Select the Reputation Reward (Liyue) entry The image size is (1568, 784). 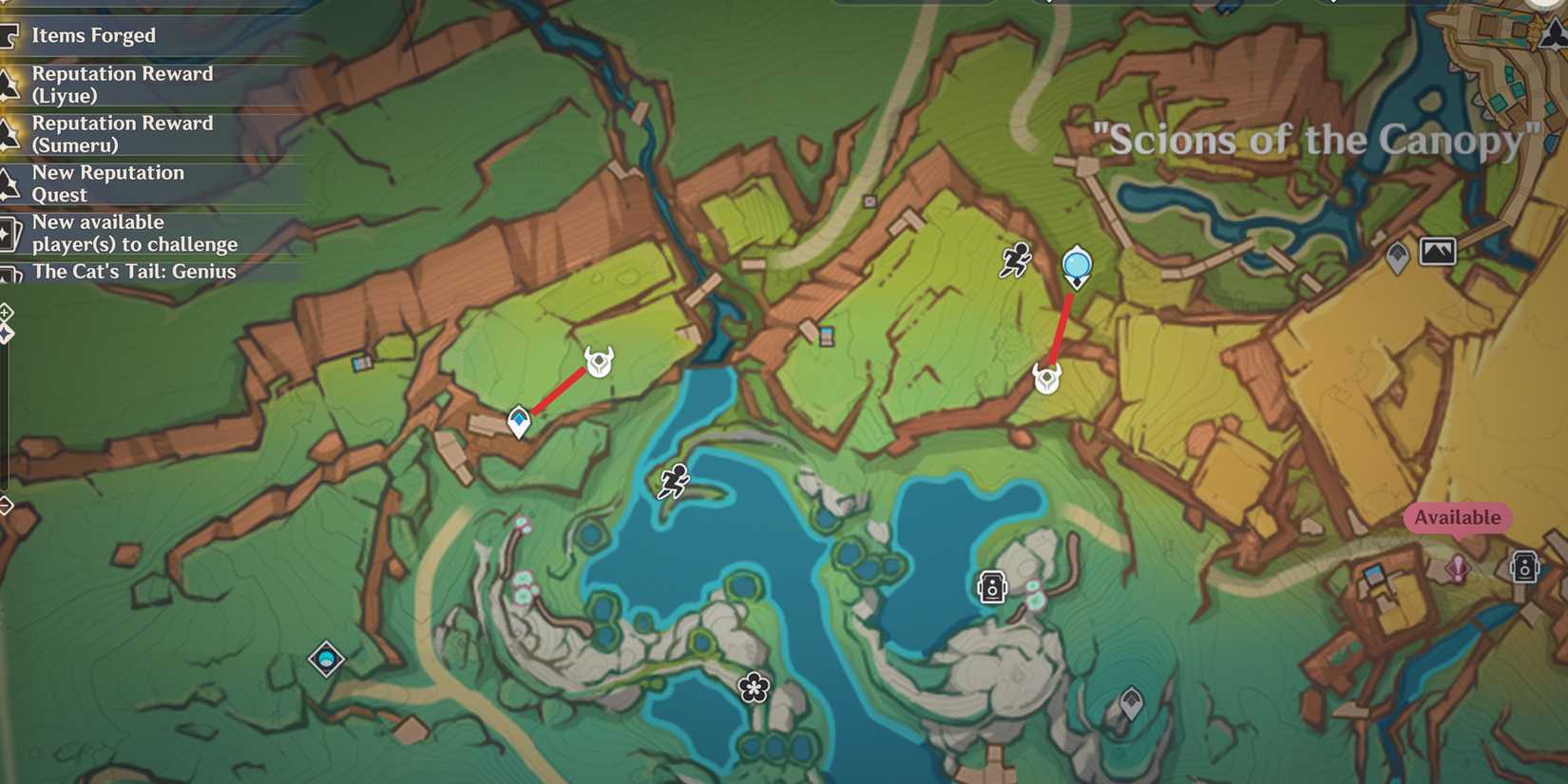click(x=123, y=84)
